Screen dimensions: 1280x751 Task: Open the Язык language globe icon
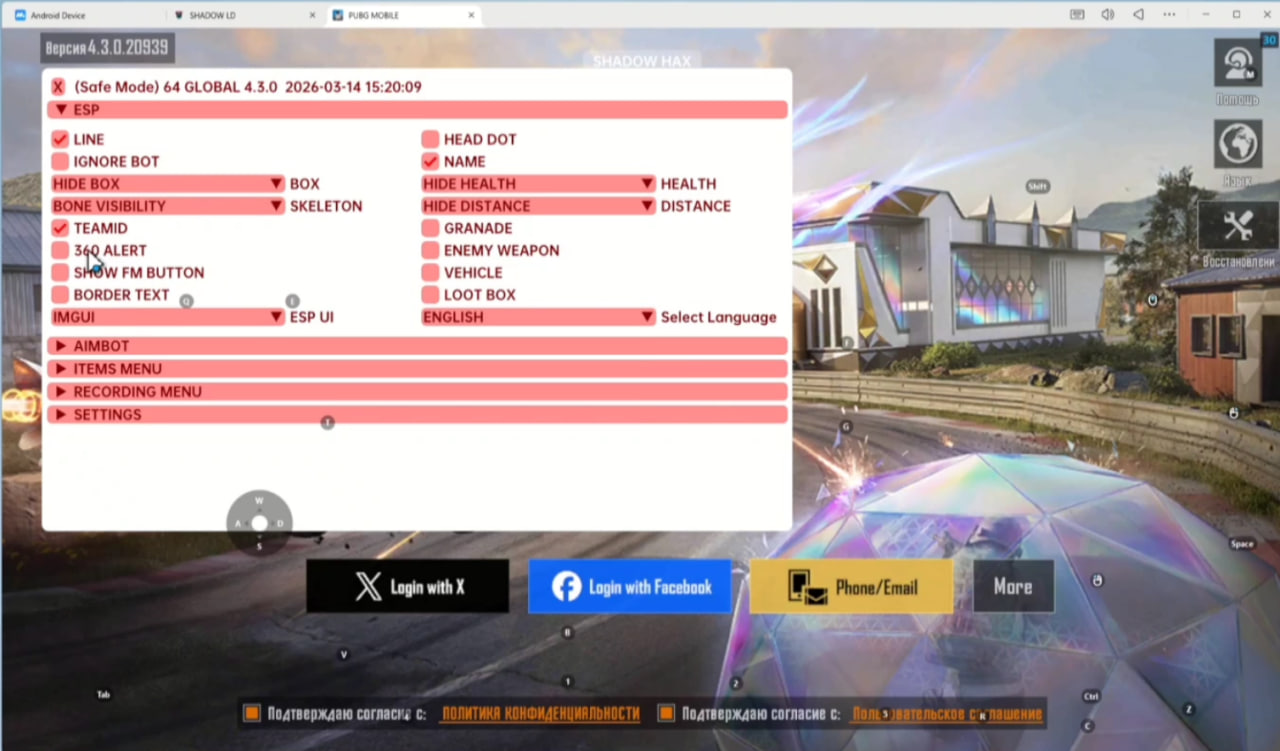coord(1237,142)
